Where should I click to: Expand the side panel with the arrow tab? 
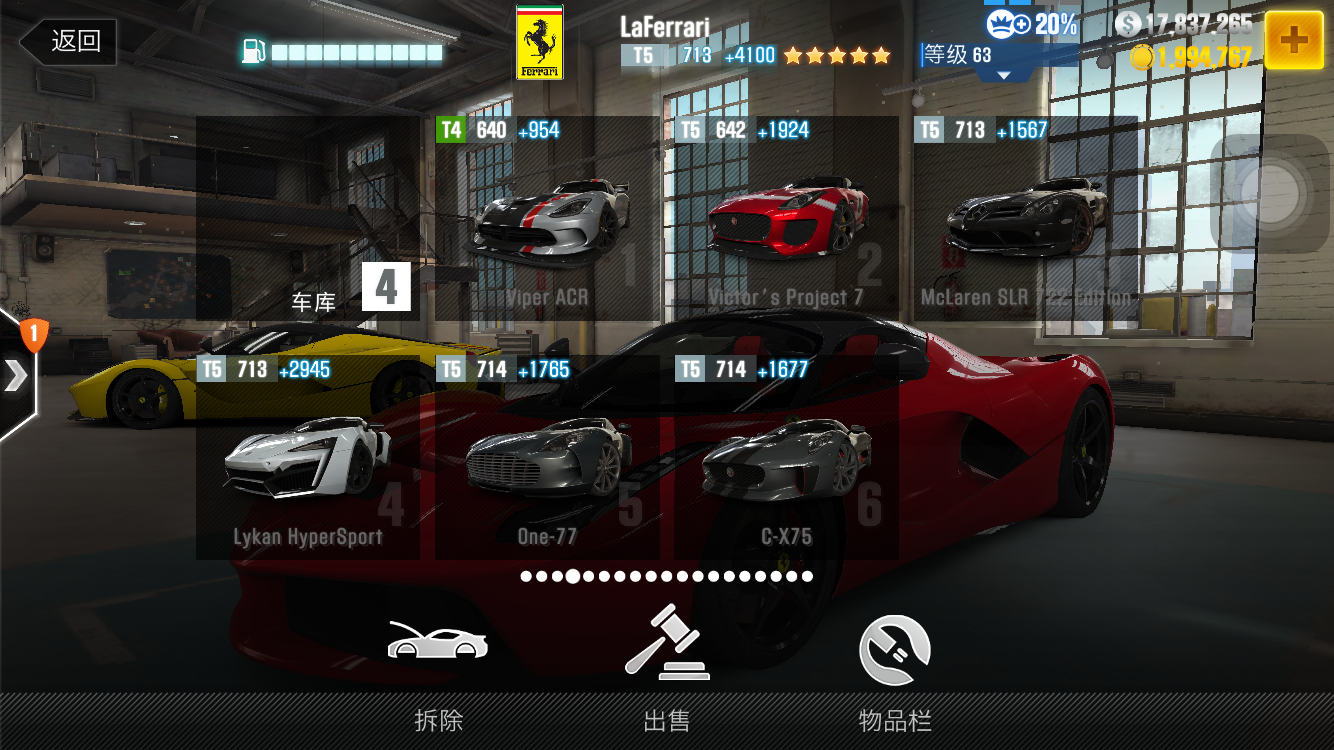[x=17, y=375]
